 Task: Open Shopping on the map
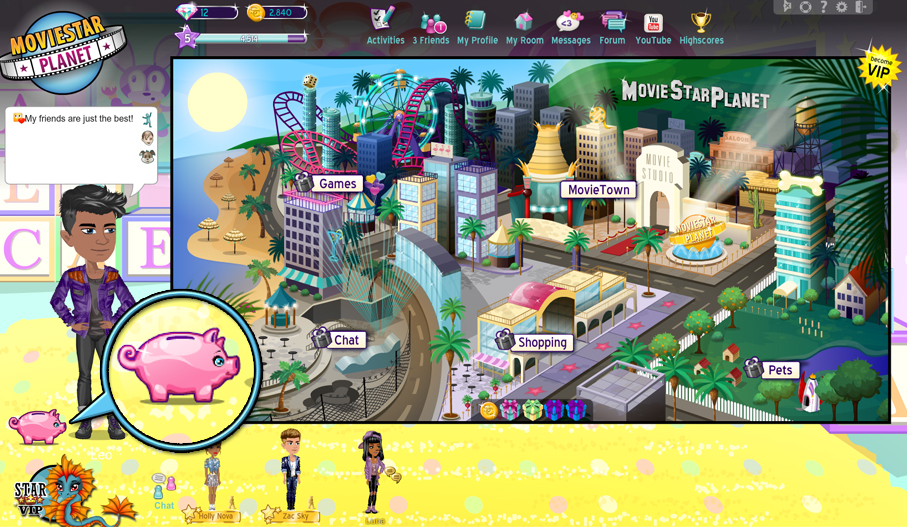542,342
